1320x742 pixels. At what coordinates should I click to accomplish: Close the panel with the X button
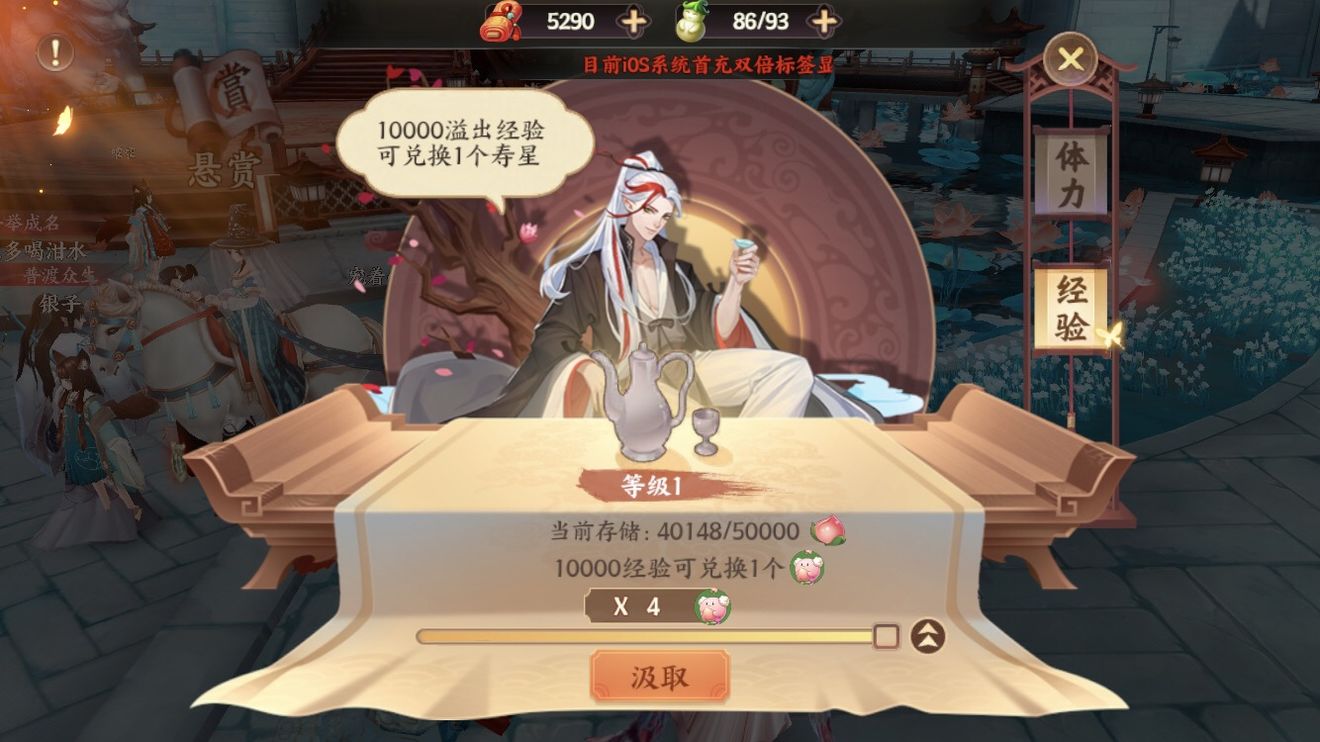(1069, 57)
